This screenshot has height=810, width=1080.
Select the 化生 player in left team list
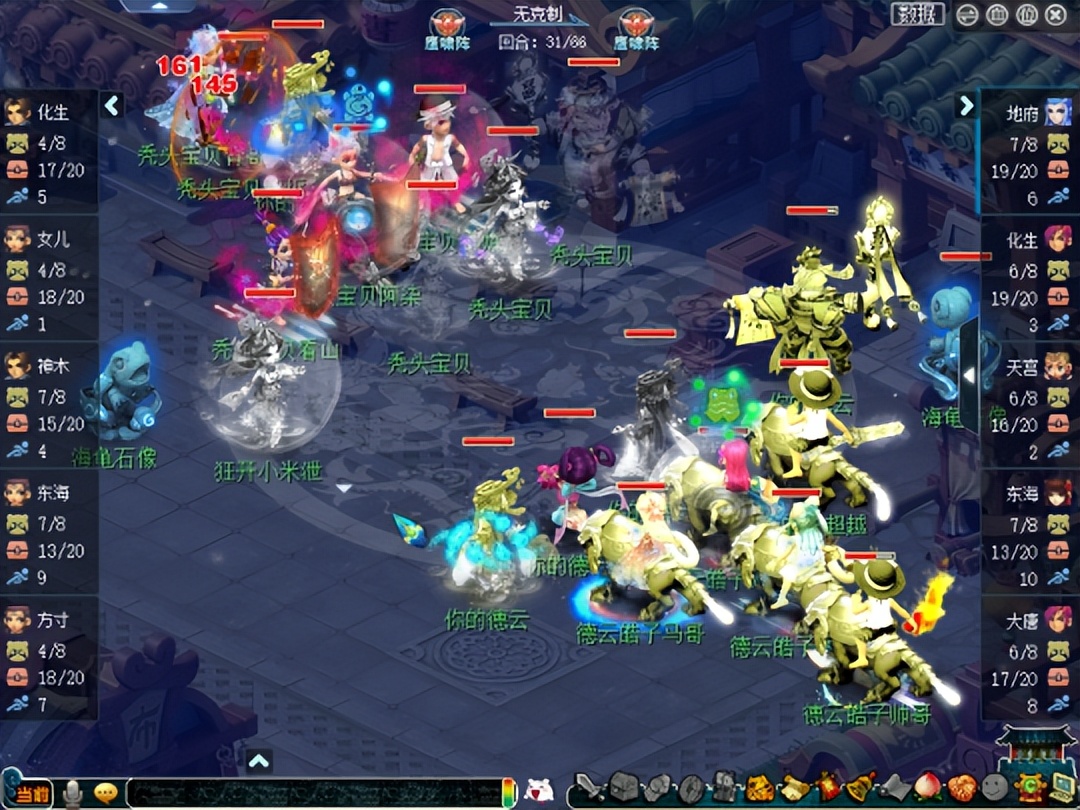tap(48, 152)
